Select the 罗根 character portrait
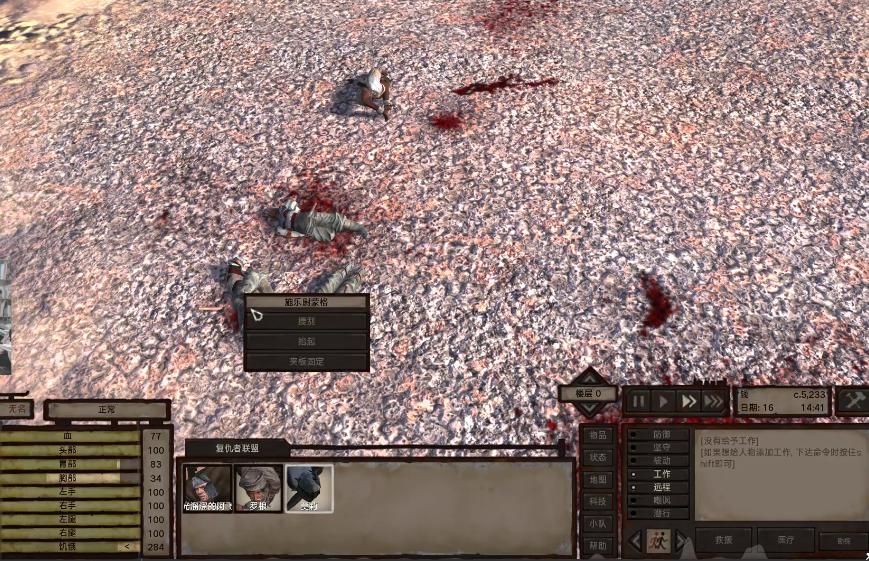Image resolution: width=869 pixels, height=561 pixels. [x=258, y=488]
